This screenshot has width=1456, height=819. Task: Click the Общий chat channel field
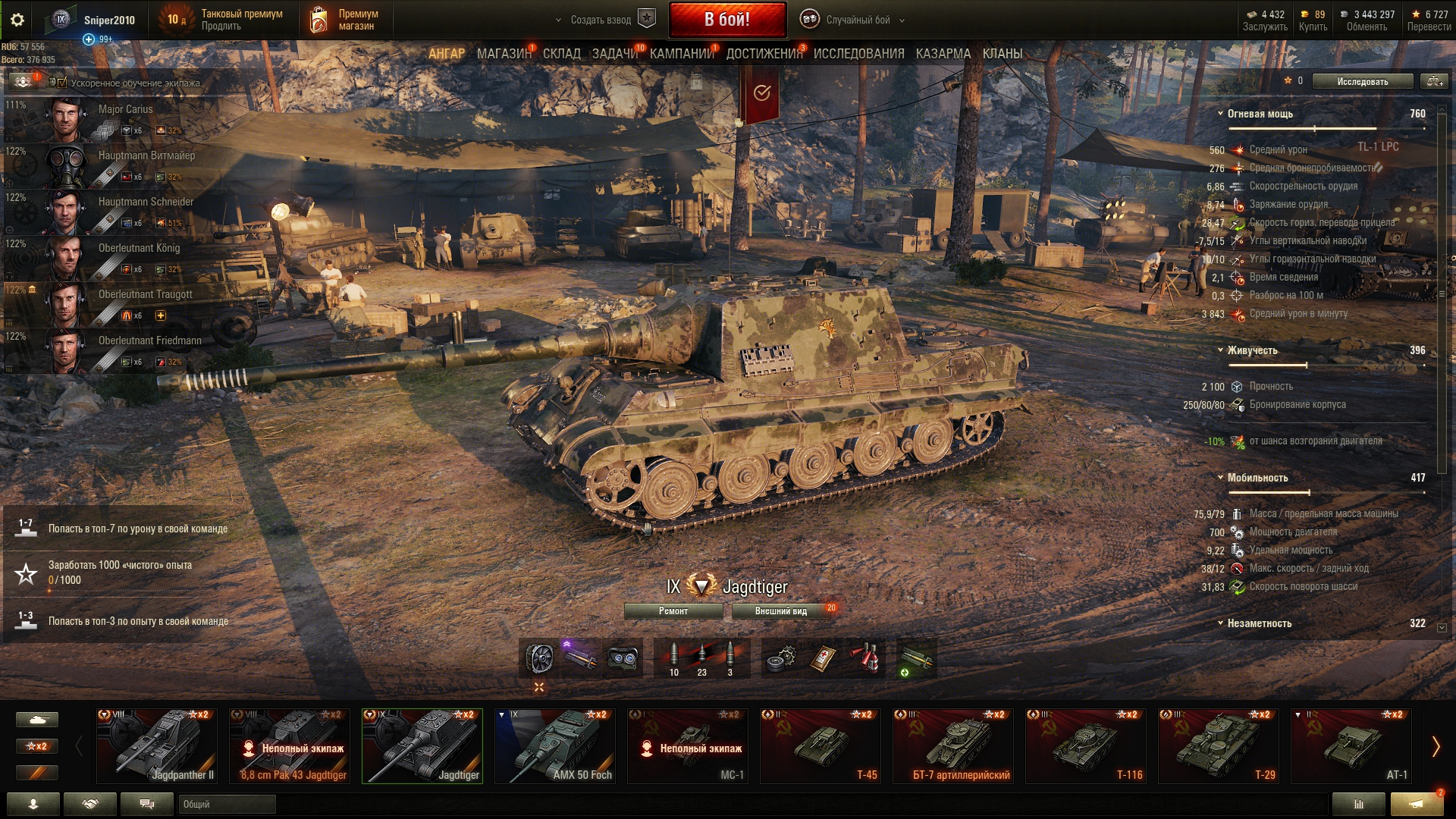pos(227,805)
